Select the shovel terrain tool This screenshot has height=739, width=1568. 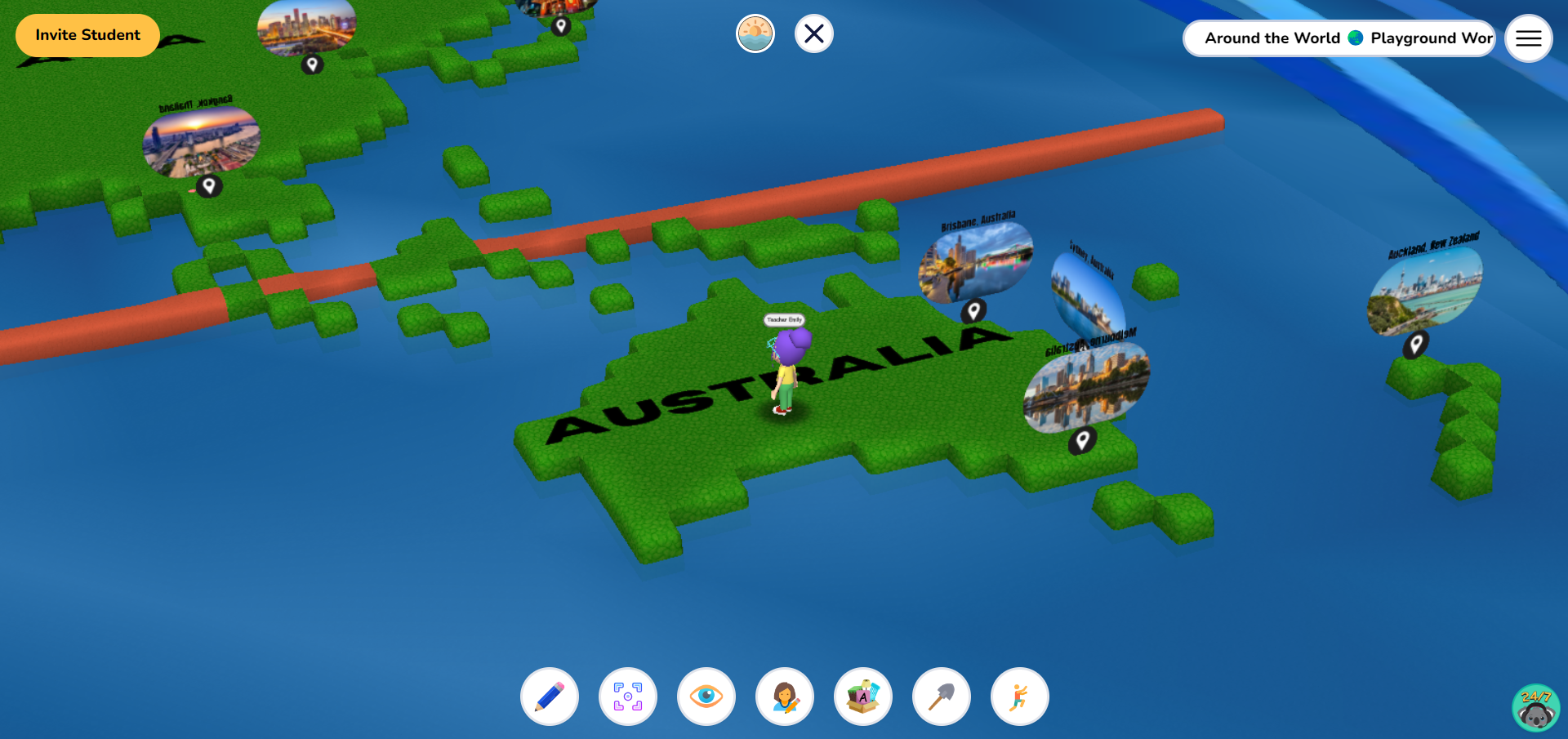click(x=941, y=696)
